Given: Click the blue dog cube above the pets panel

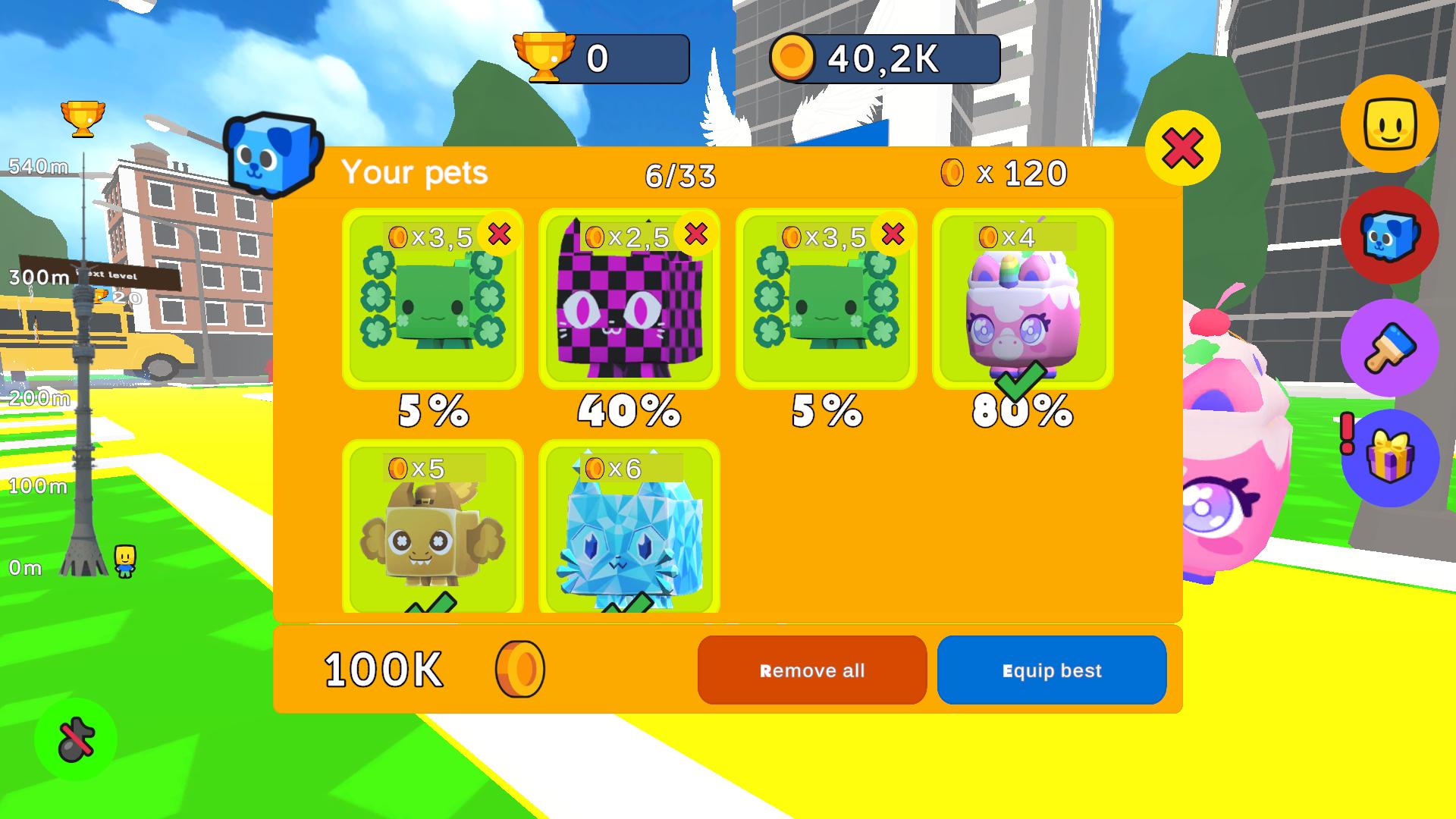Looking at the screenshot, I should (x=271, y=155).
